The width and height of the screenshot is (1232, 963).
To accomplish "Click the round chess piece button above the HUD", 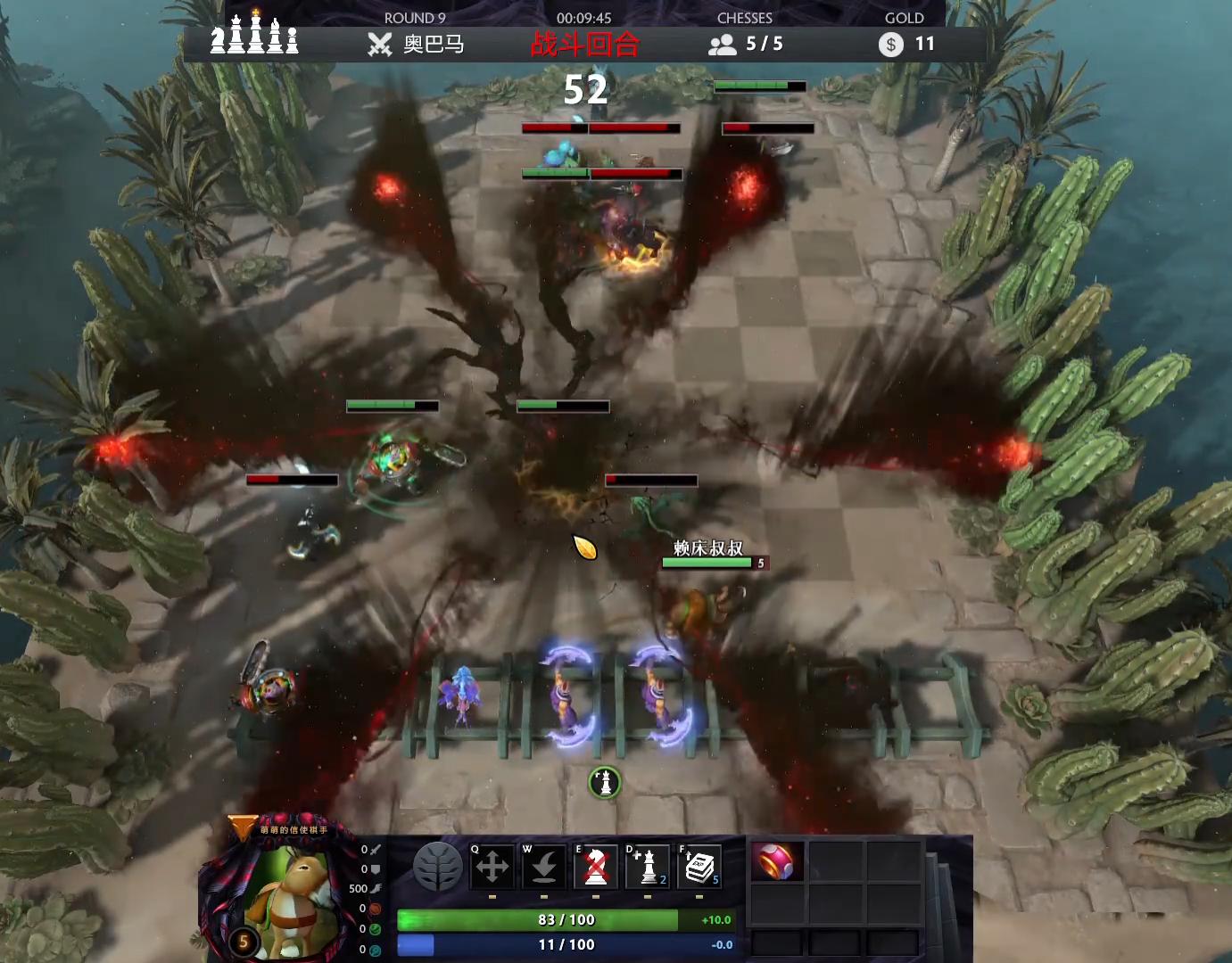I will (x=605, y=783).
